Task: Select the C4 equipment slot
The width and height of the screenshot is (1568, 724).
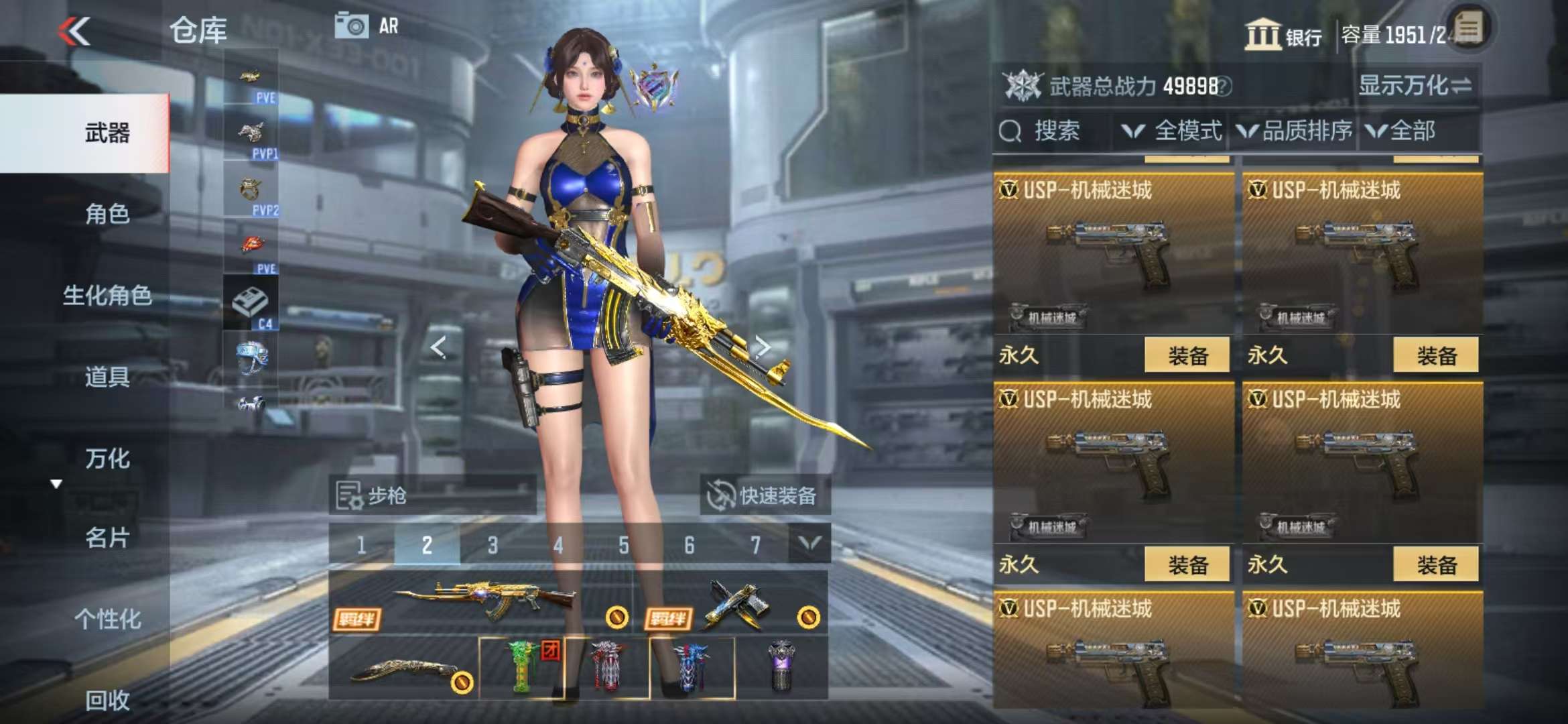Action: point(251,304)
